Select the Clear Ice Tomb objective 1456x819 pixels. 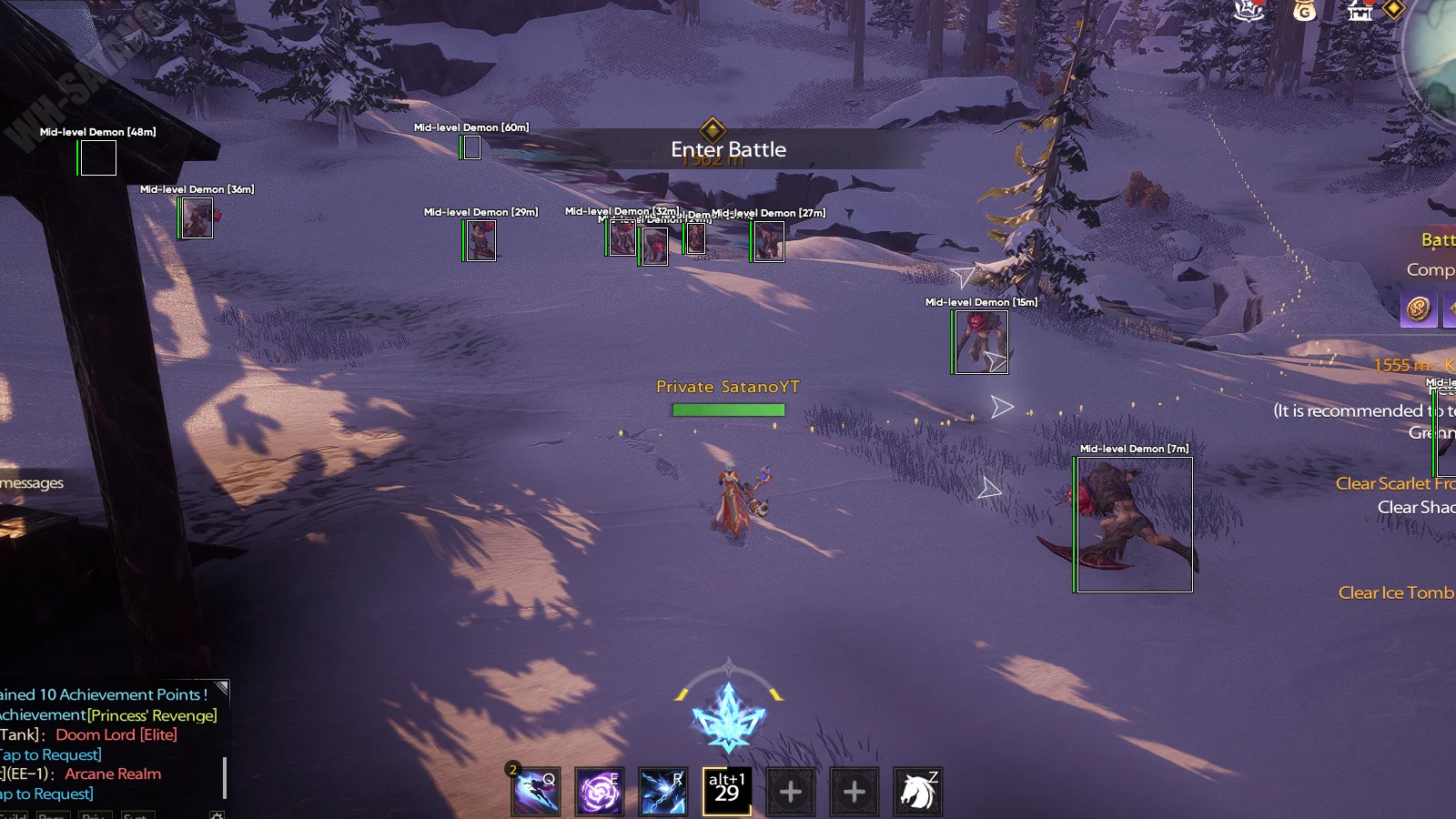click(1395, 592)
